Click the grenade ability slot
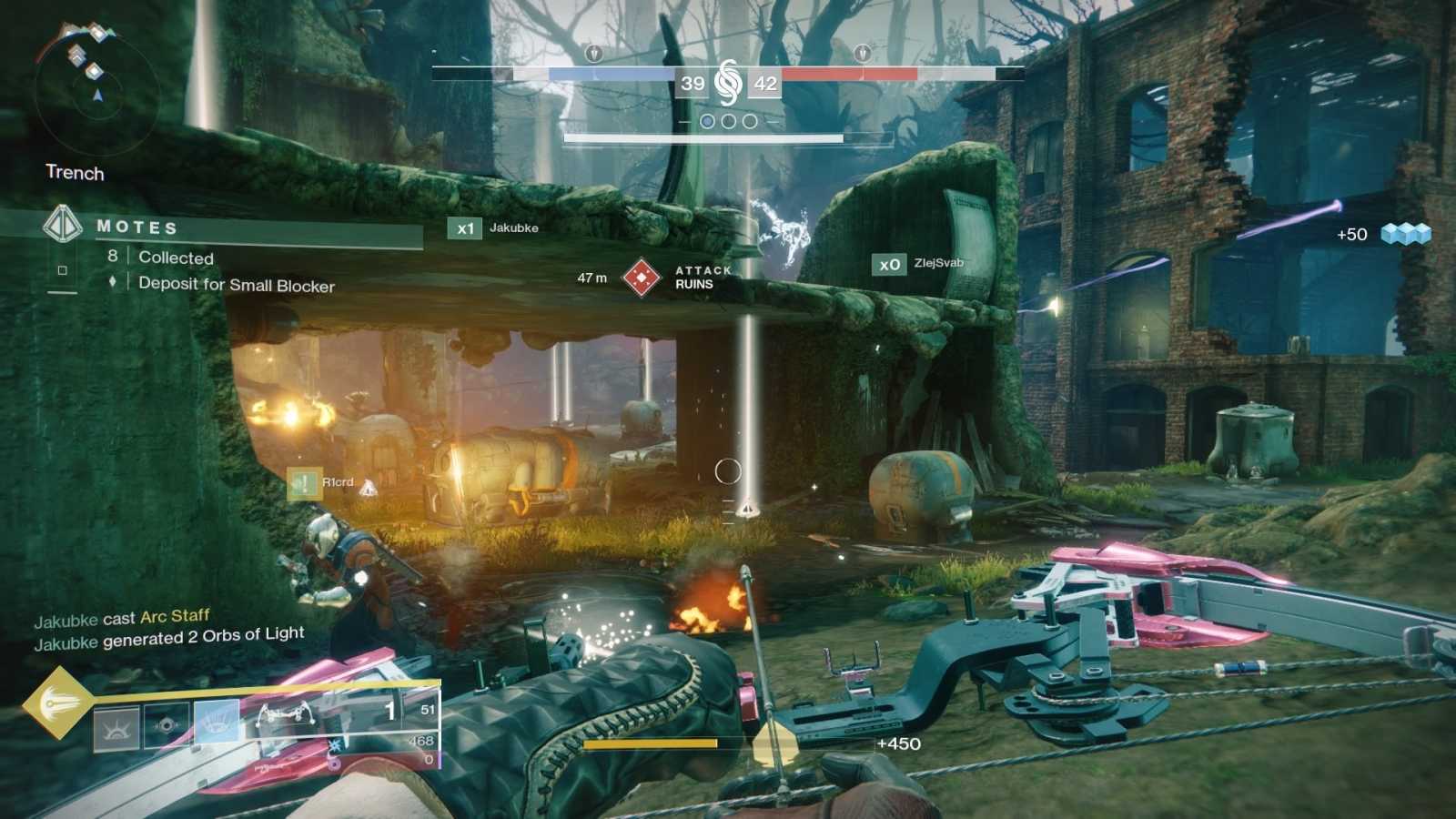Image resolution: width=1456 pixels, height=819 pixels. coord(167,725)
